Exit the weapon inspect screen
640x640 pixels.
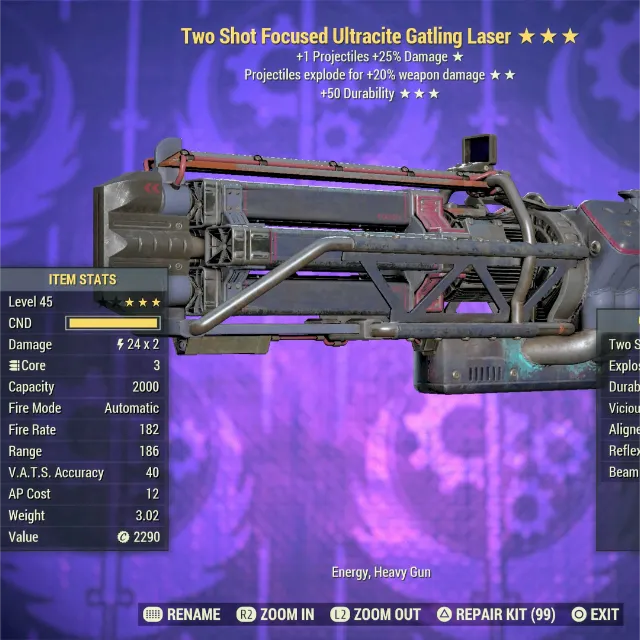595,614
